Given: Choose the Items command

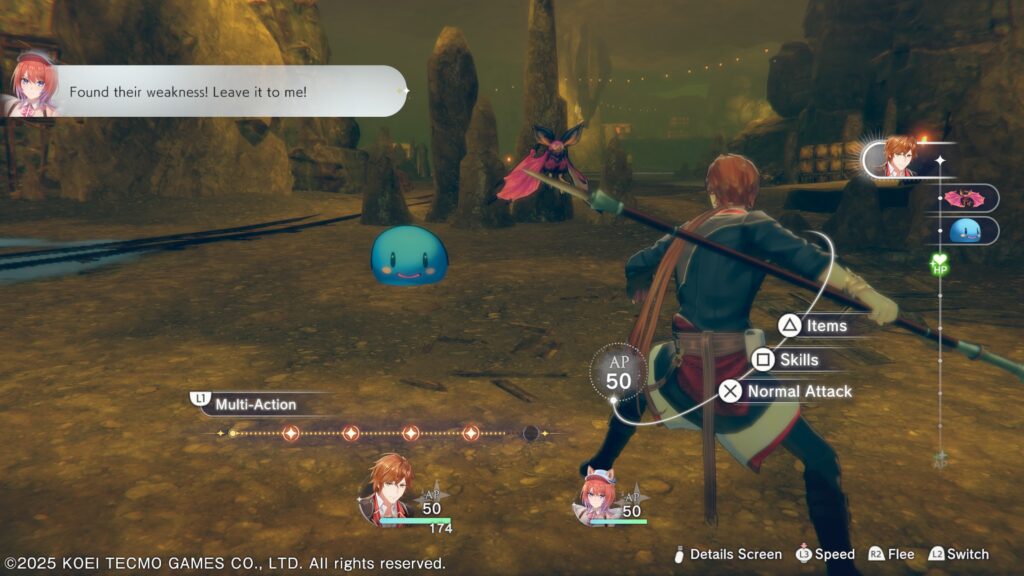Looking at the screenshot, I should coord(814,325).
